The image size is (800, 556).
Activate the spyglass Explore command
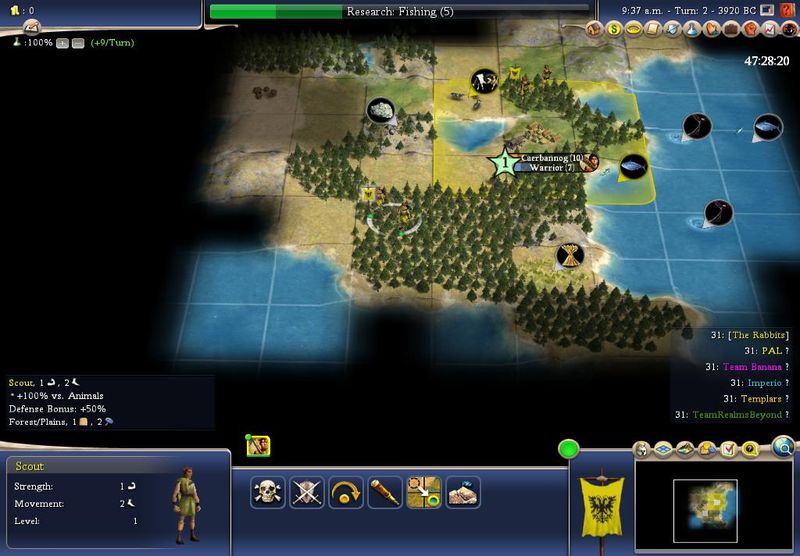point(385,492)
